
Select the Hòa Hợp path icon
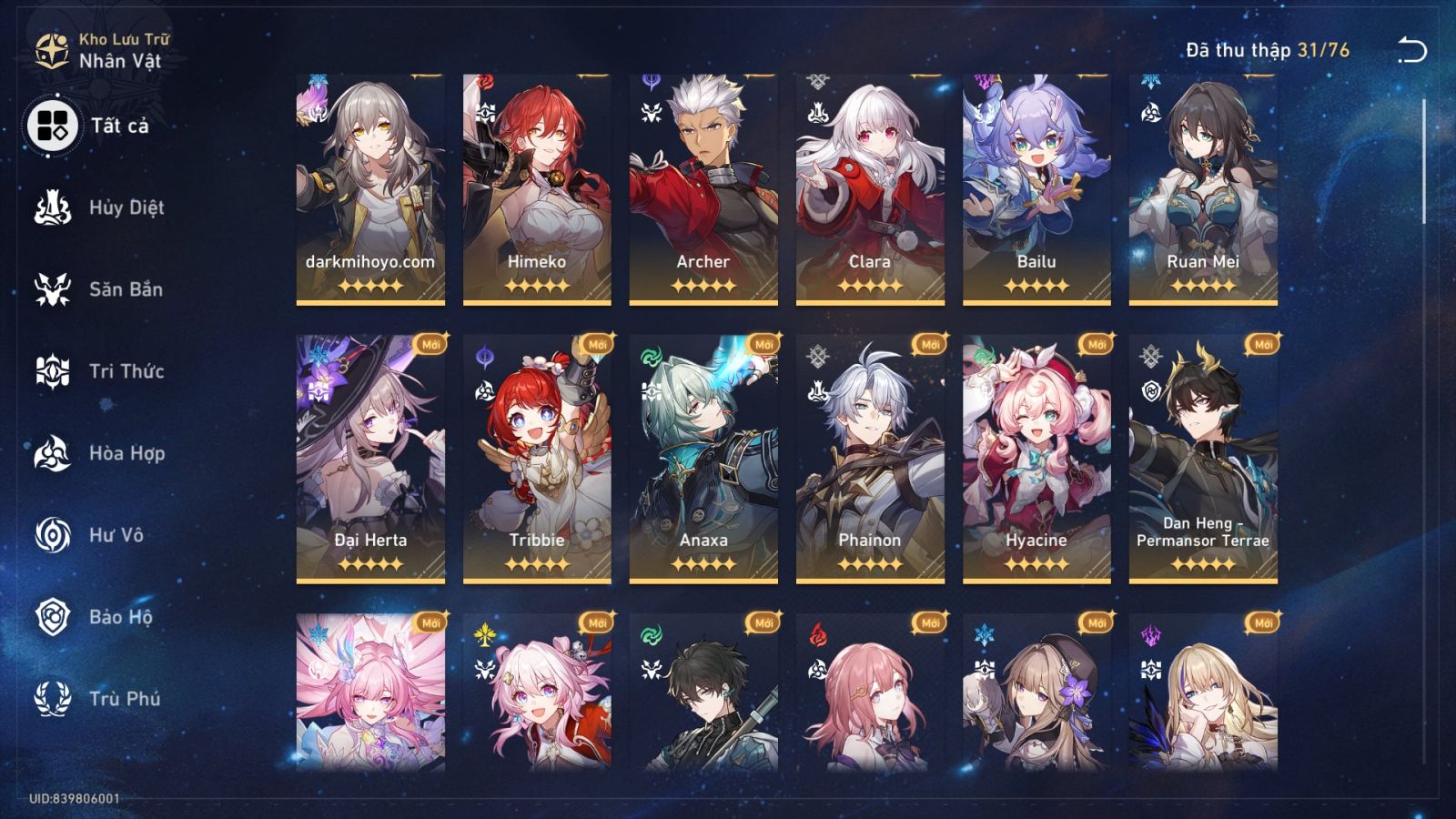tap(52, 453)
